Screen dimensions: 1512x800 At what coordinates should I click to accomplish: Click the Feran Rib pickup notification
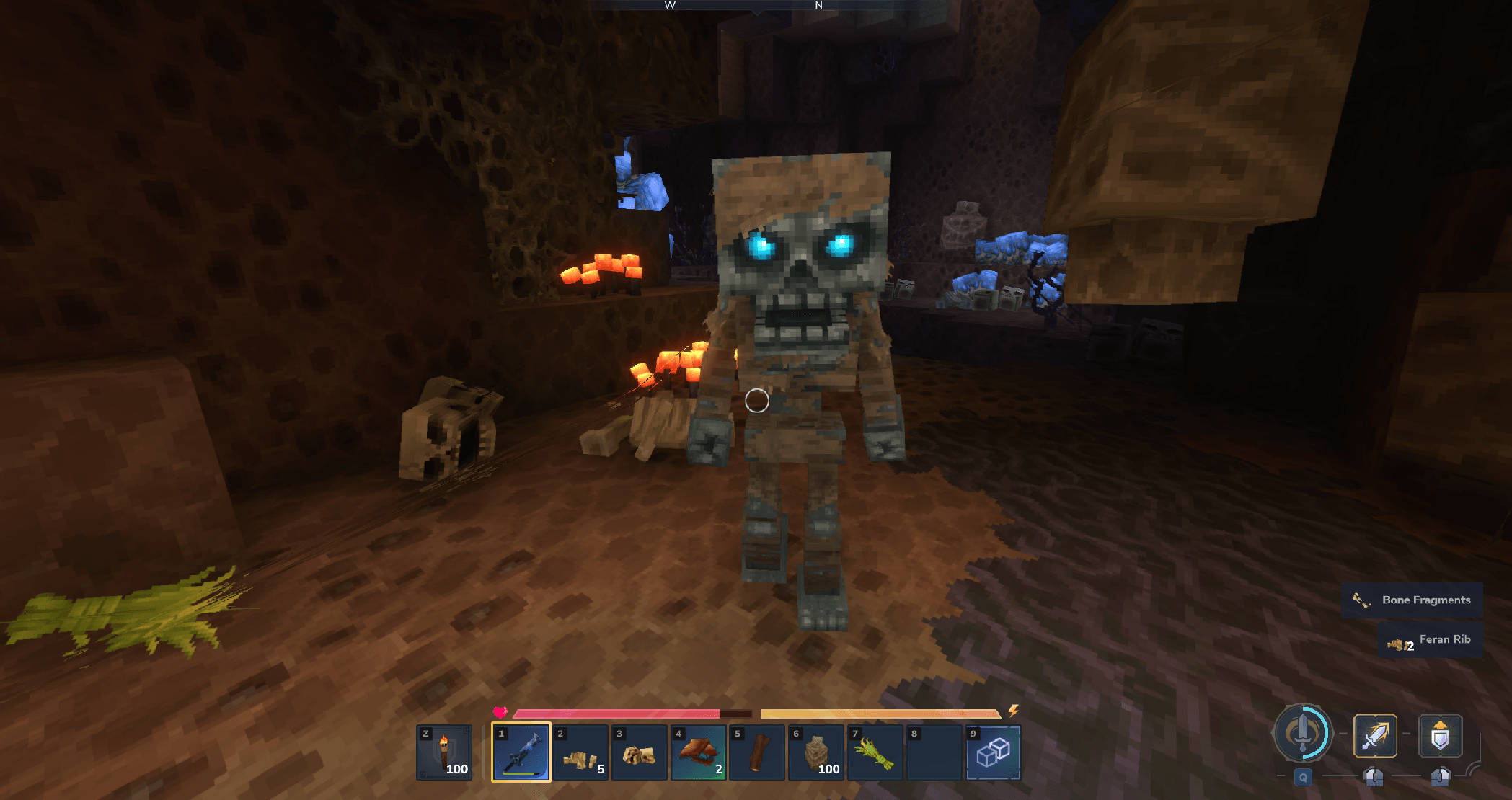coord(1431,640)
